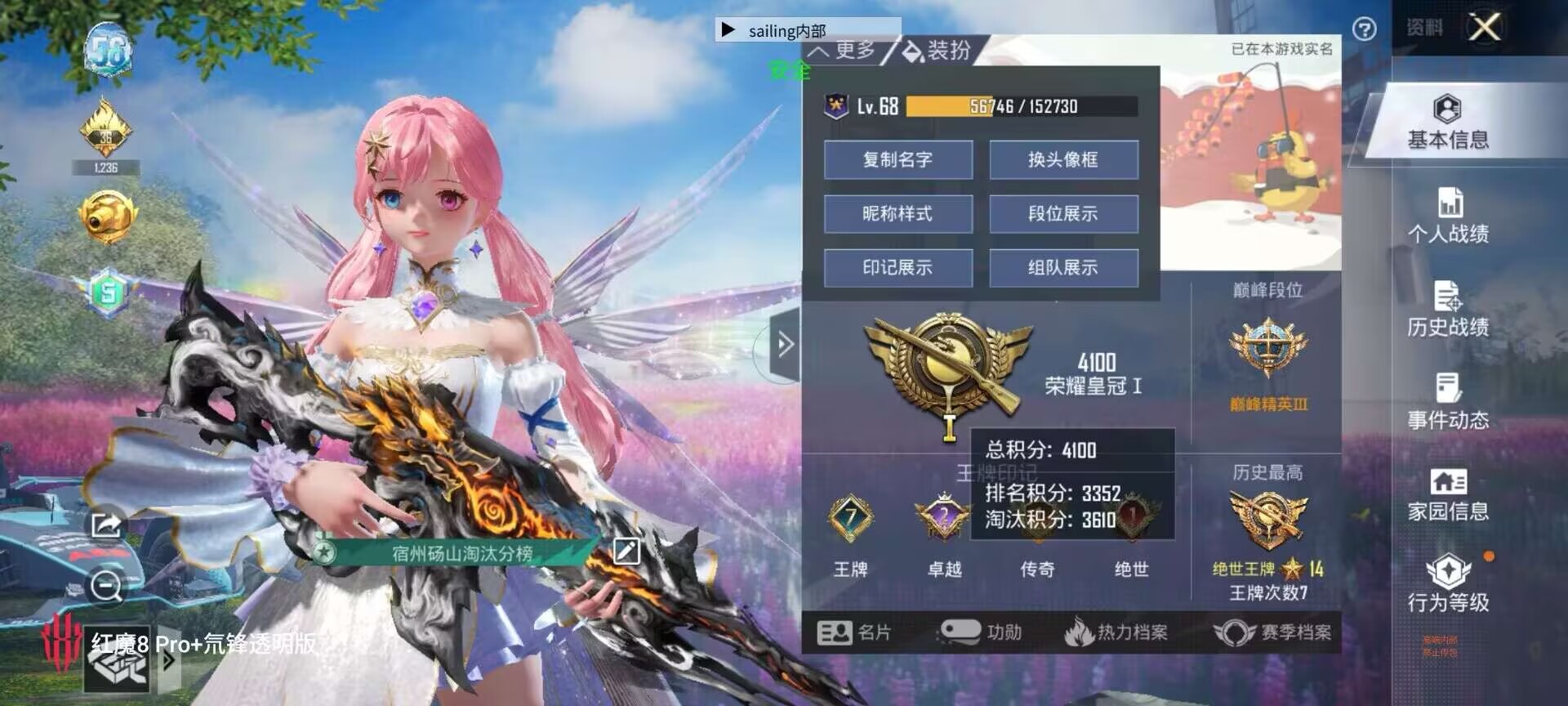Image resolution: width=1568 pixels, height=706 pixels.
Task: Click the help question mark icon
Action: tap(1362, 27)
